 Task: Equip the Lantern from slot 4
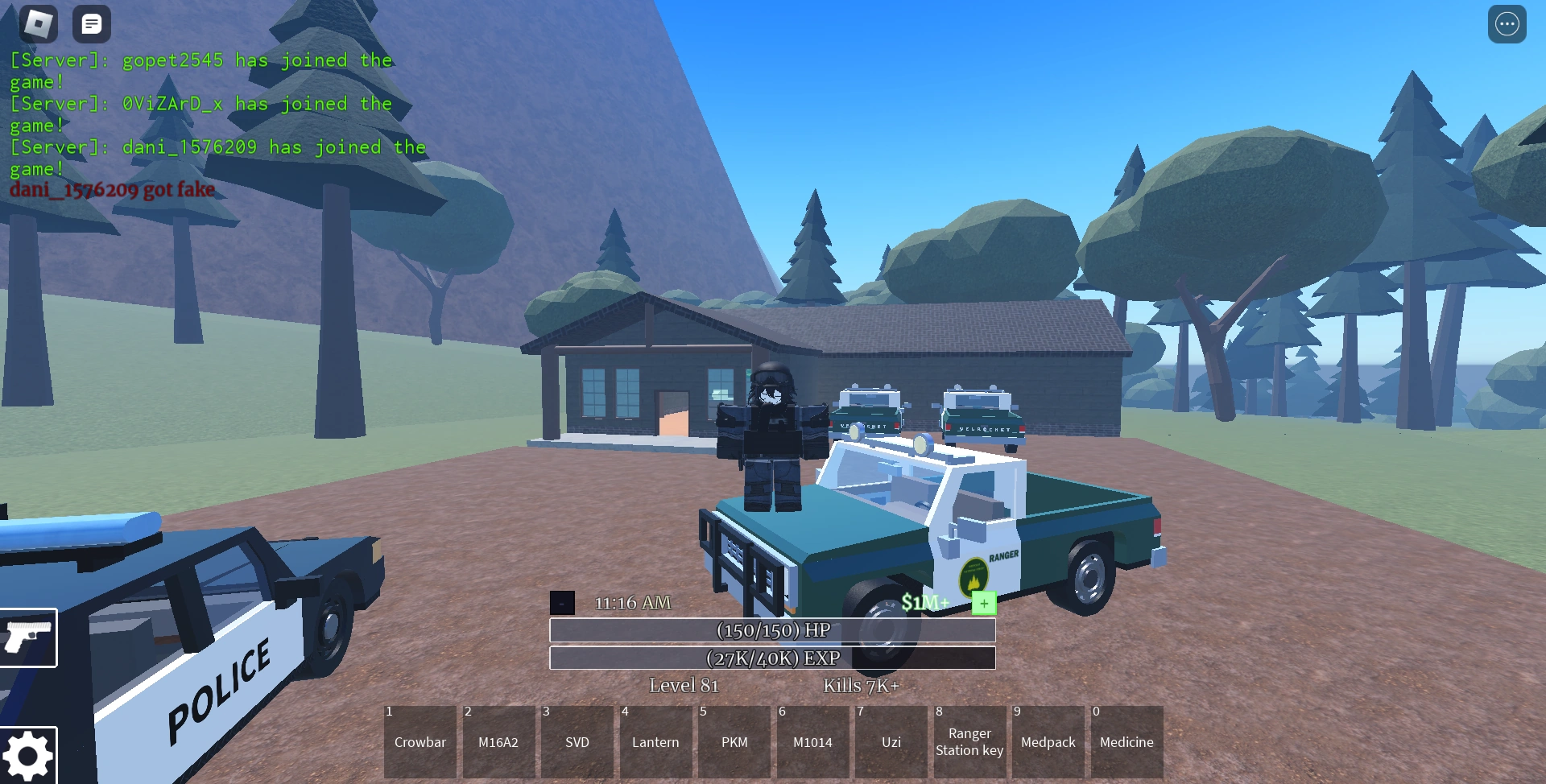(x=656, y=741)
